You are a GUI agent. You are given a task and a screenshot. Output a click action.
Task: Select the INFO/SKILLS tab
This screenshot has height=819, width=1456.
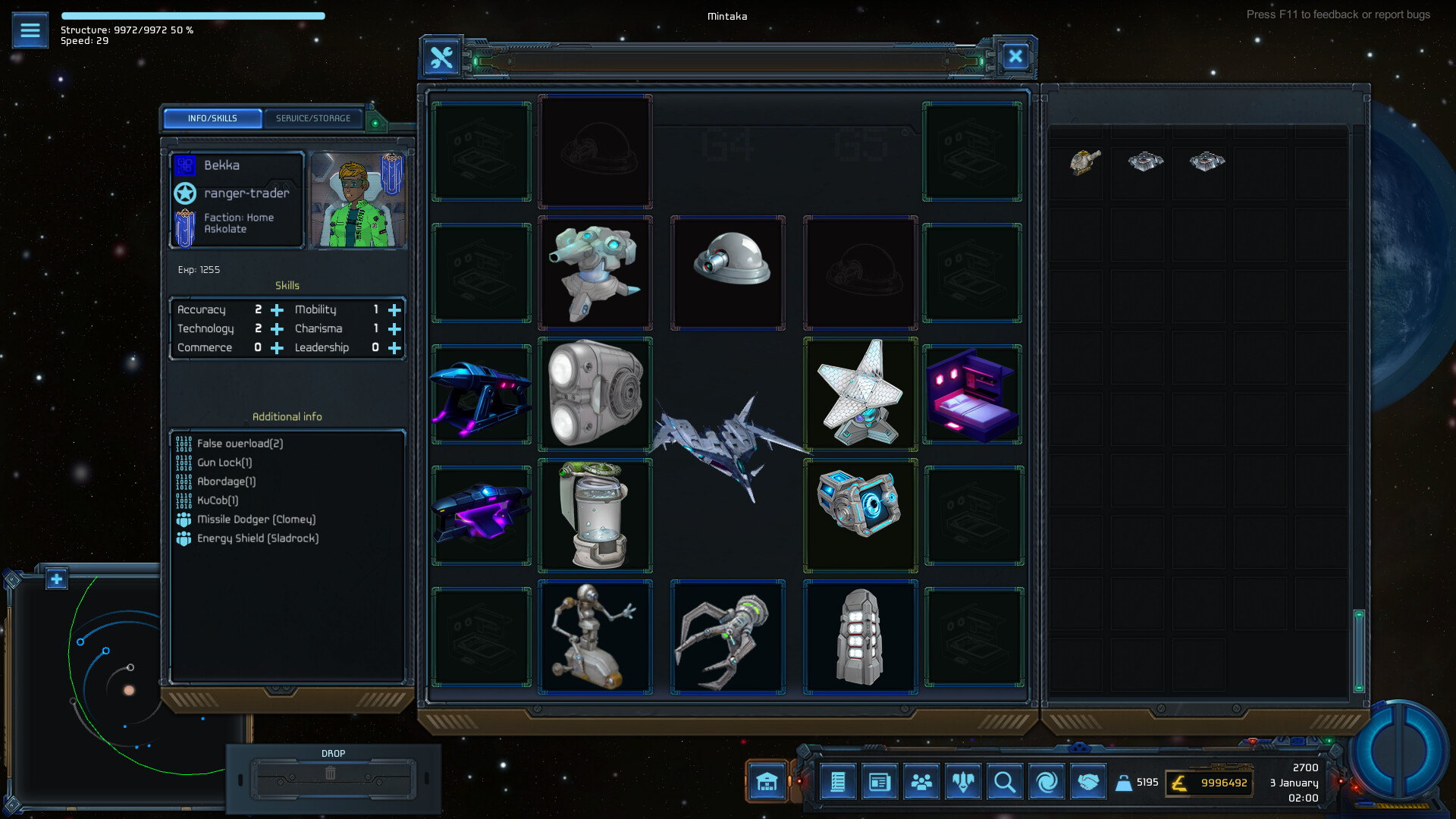212,118
